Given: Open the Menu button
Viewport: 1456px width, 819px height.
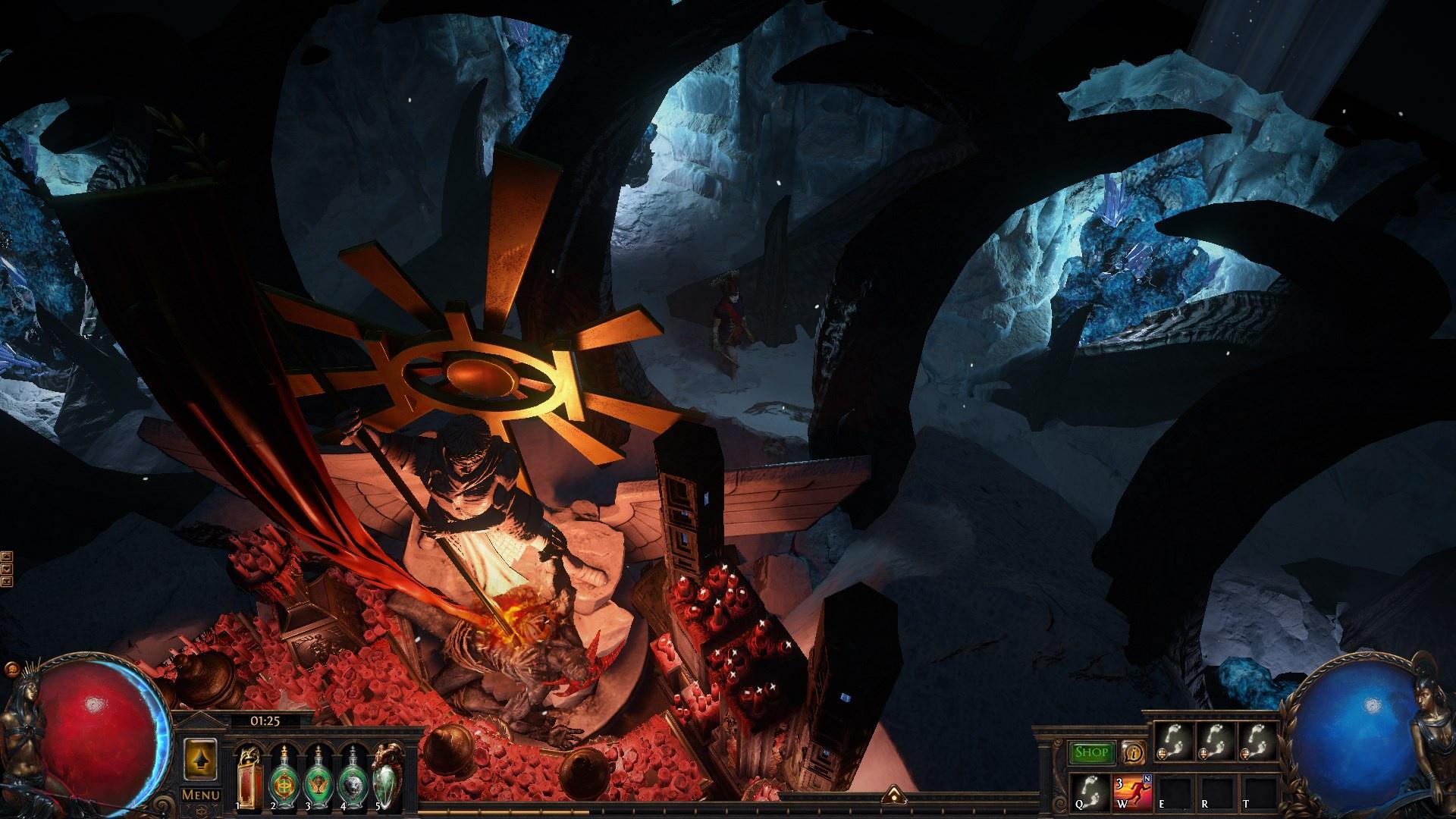Looking at the screenshot, I should [201, 795].
